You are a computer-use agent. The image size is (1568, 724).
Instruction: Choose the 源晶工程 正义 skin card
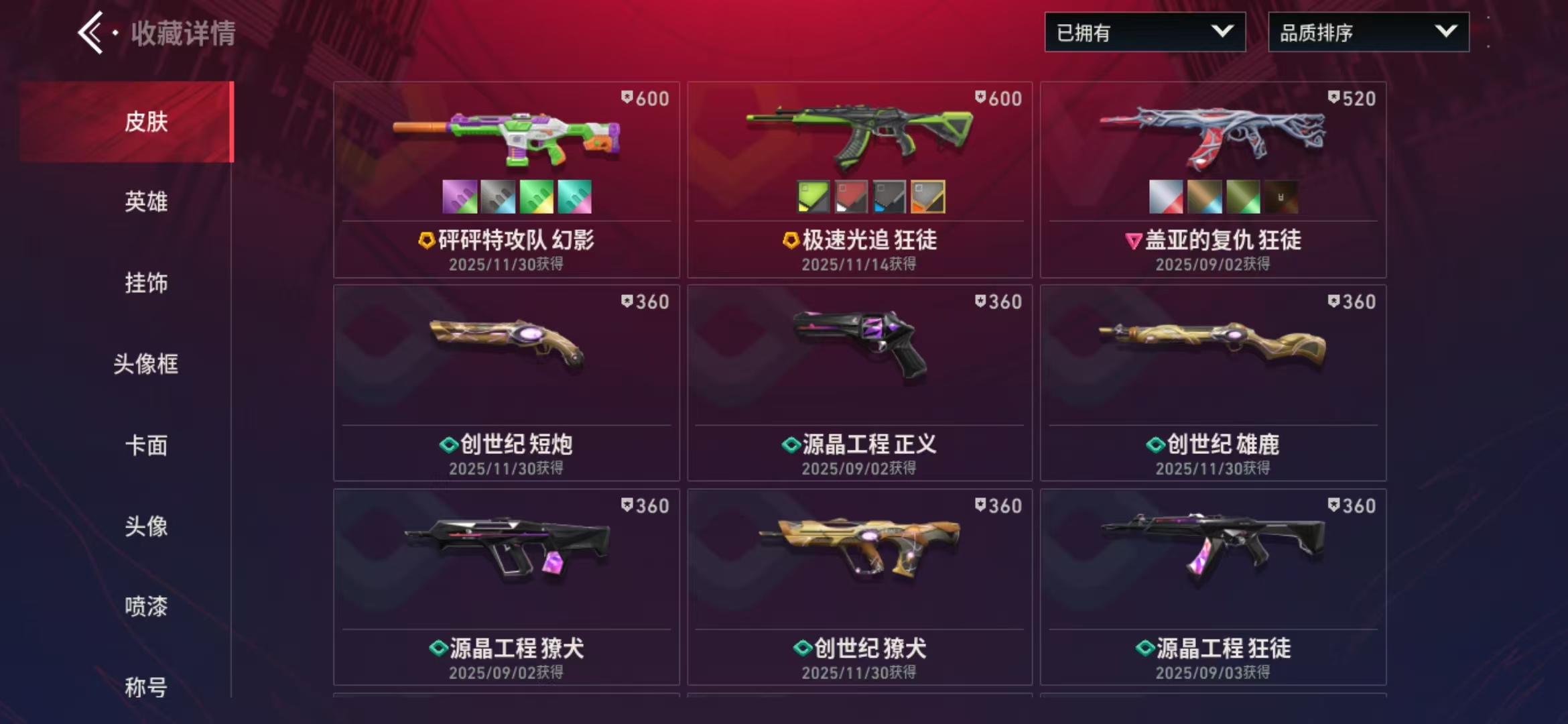pos(860,383)
